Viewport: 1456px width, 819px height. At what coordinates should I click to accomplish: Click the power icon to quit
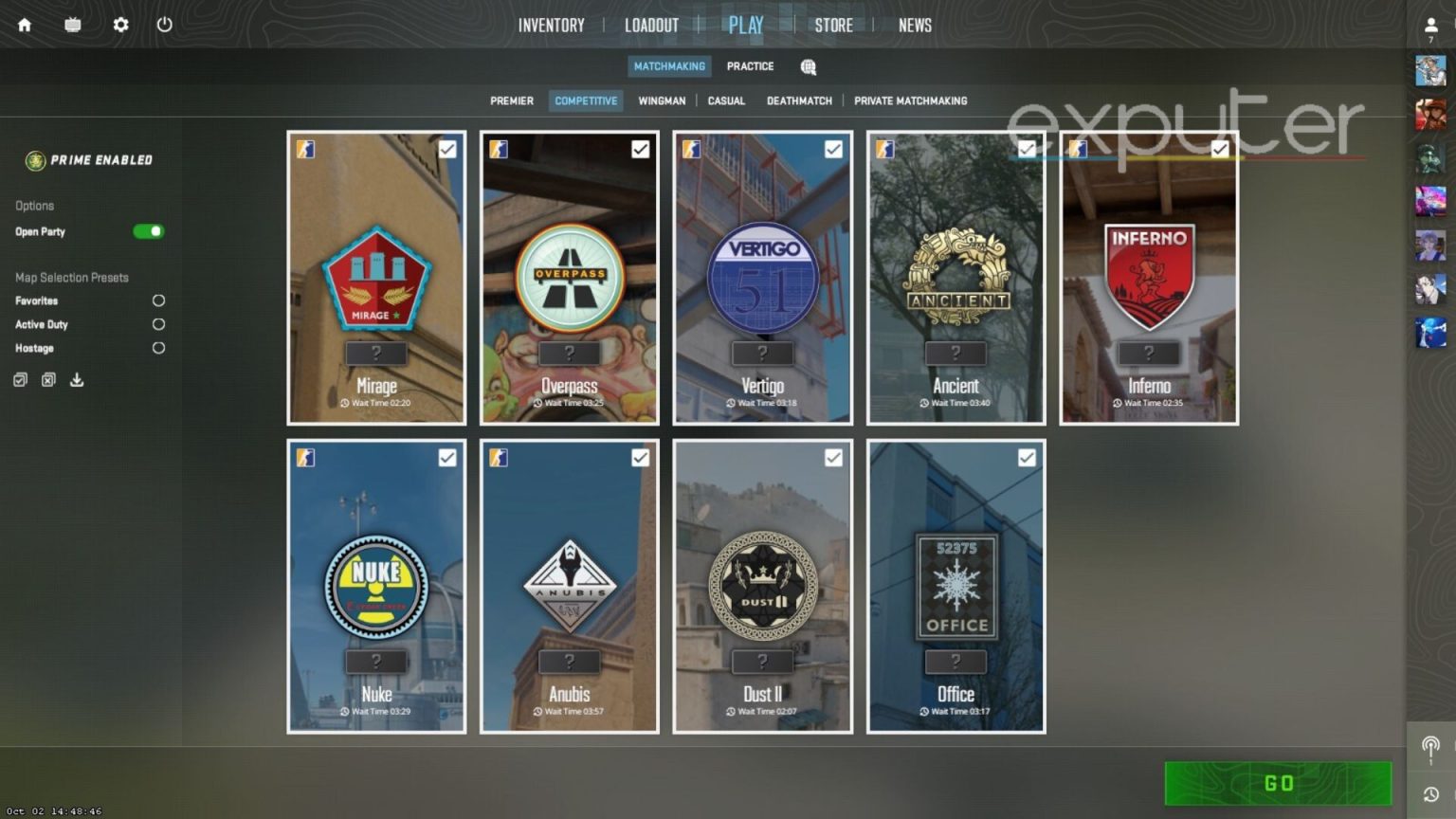165,25
